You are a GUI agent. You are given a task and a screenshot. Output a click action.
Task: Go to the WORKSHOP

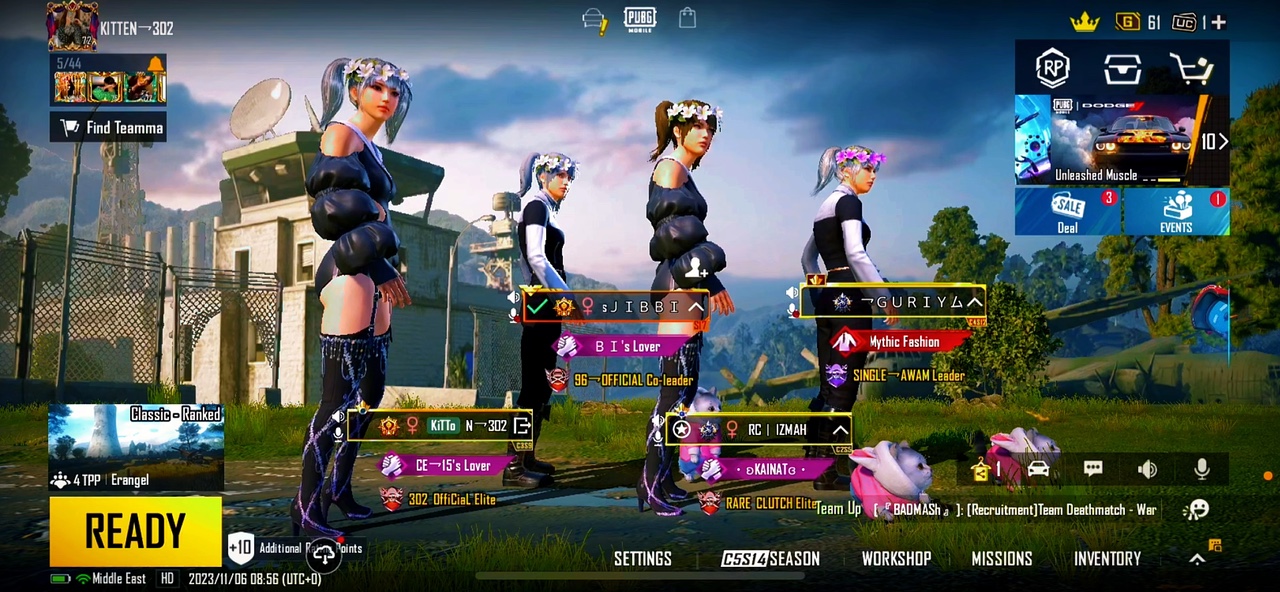click(896, 559)
